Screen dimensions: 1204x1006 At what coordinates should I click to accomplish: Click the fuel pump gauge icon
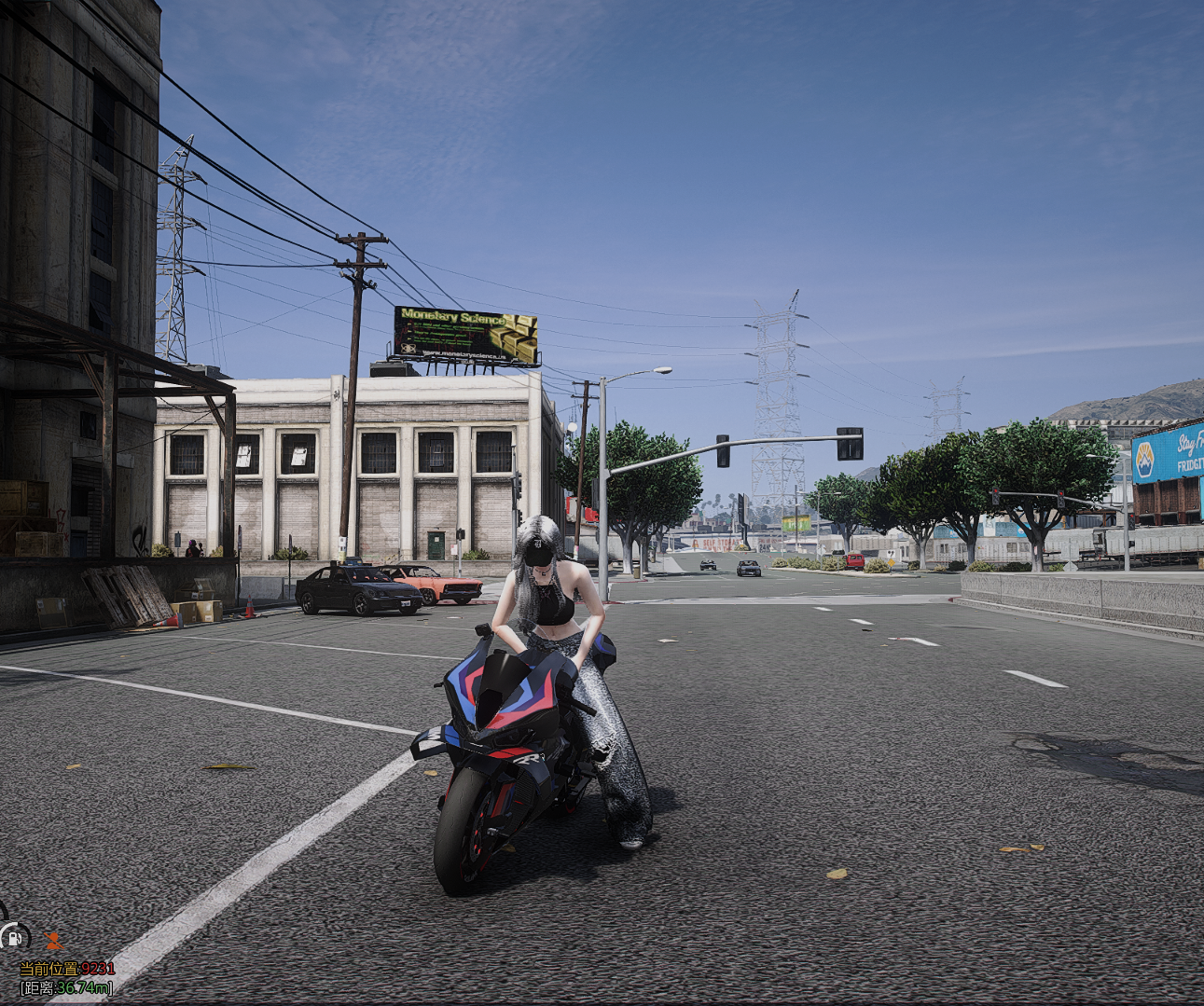point(14,936)
